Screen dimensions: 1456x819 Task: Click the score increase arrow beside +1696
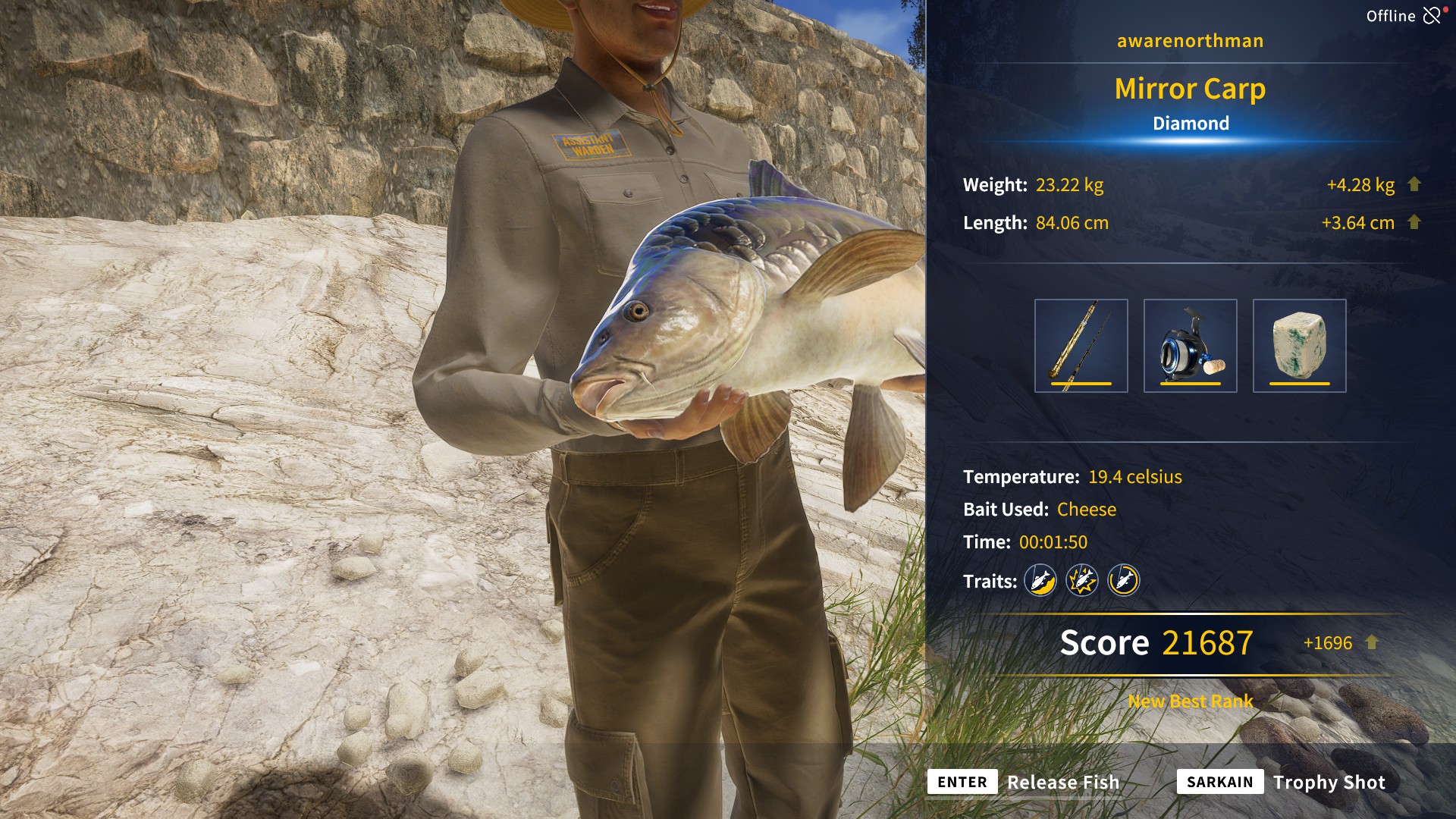[1372, 642]
